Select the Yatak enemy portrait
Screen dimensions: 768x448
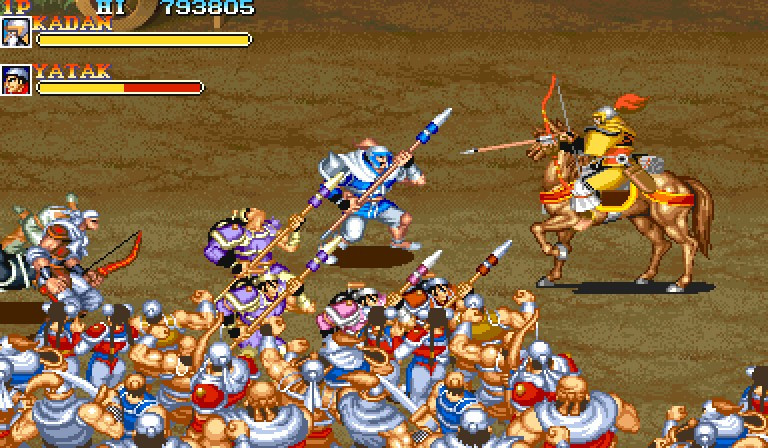[x=16, y=80]
